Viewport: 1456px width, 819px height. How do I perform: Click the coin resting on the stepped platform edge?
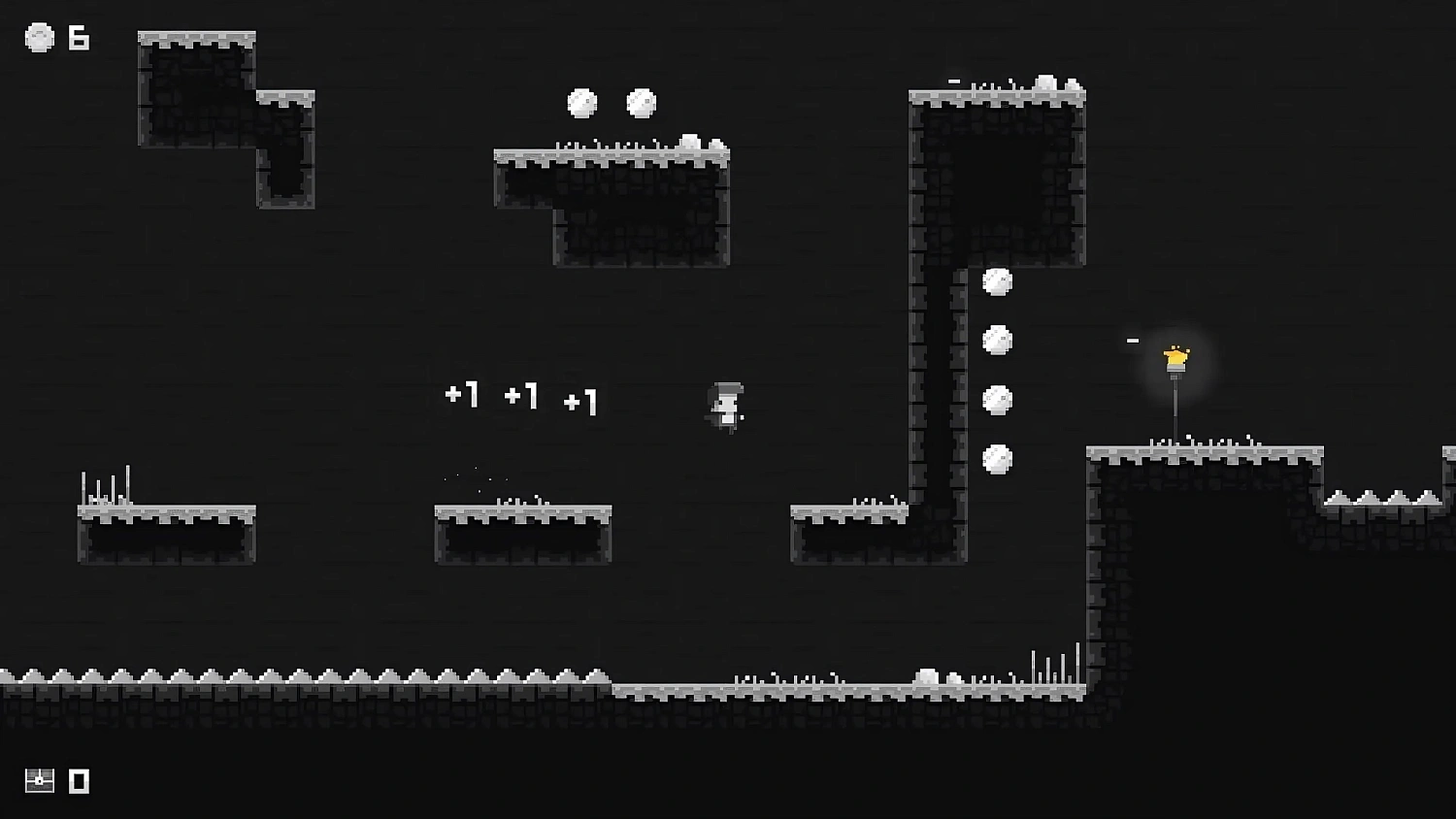pyautogui.click(x=691, y=141)
